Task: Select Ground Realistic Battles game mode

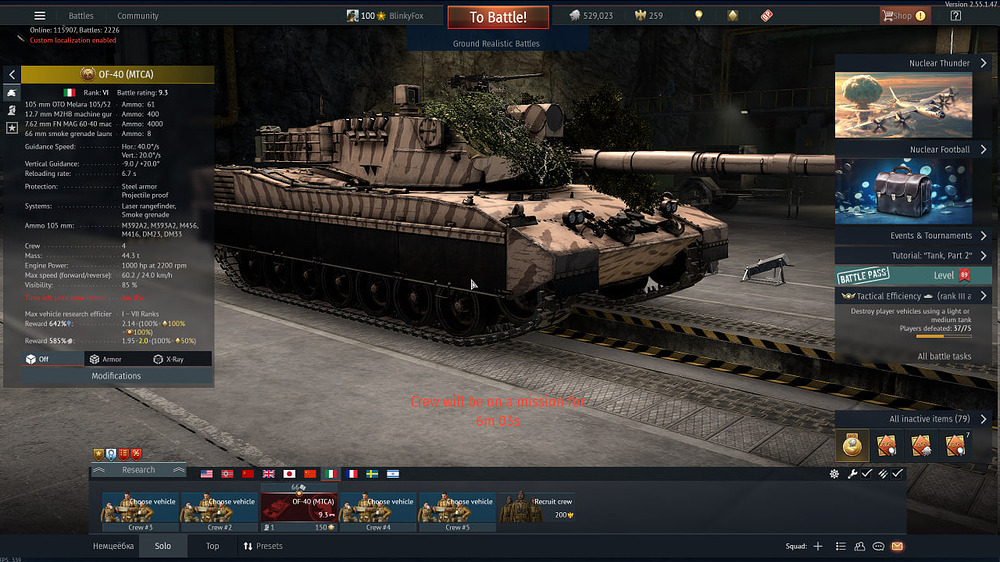Action: (x=496, y=44)
